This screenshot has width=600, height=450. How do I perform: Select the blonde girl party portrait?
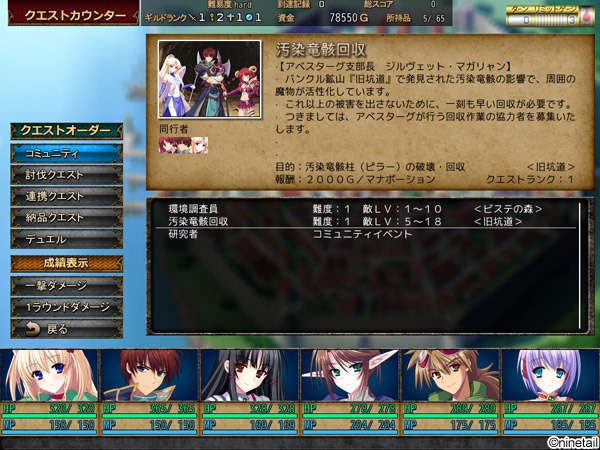[48, 379]
